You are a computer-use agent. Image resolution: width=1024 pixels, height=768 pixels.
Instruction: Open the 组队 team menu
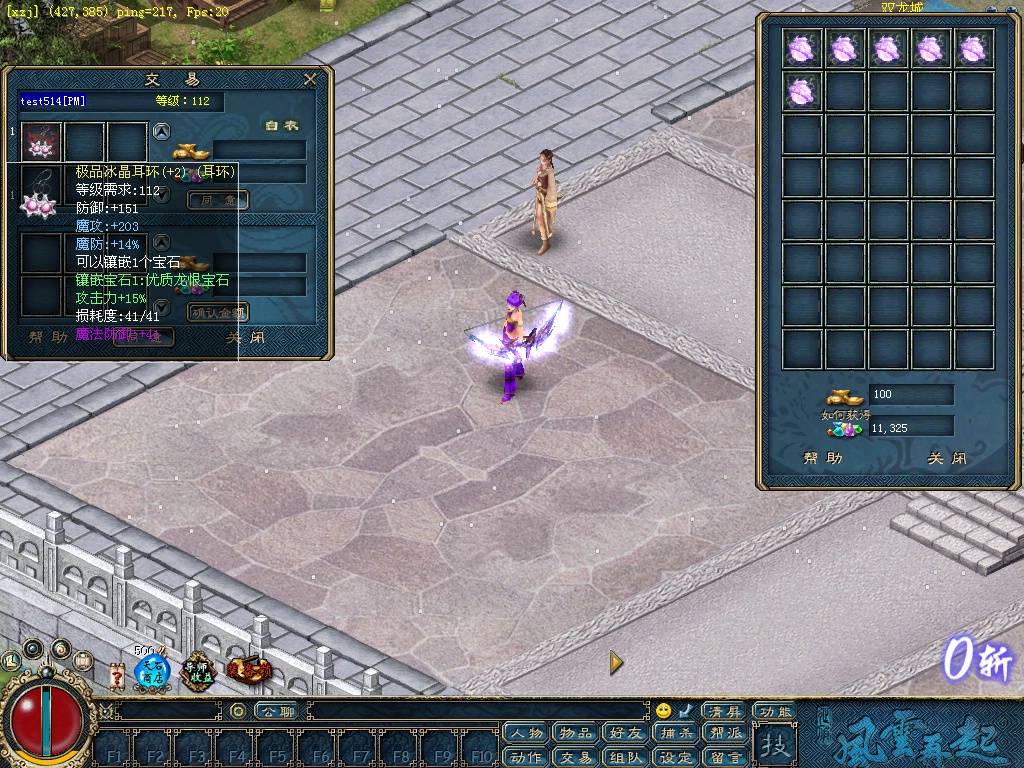point(626,757)
